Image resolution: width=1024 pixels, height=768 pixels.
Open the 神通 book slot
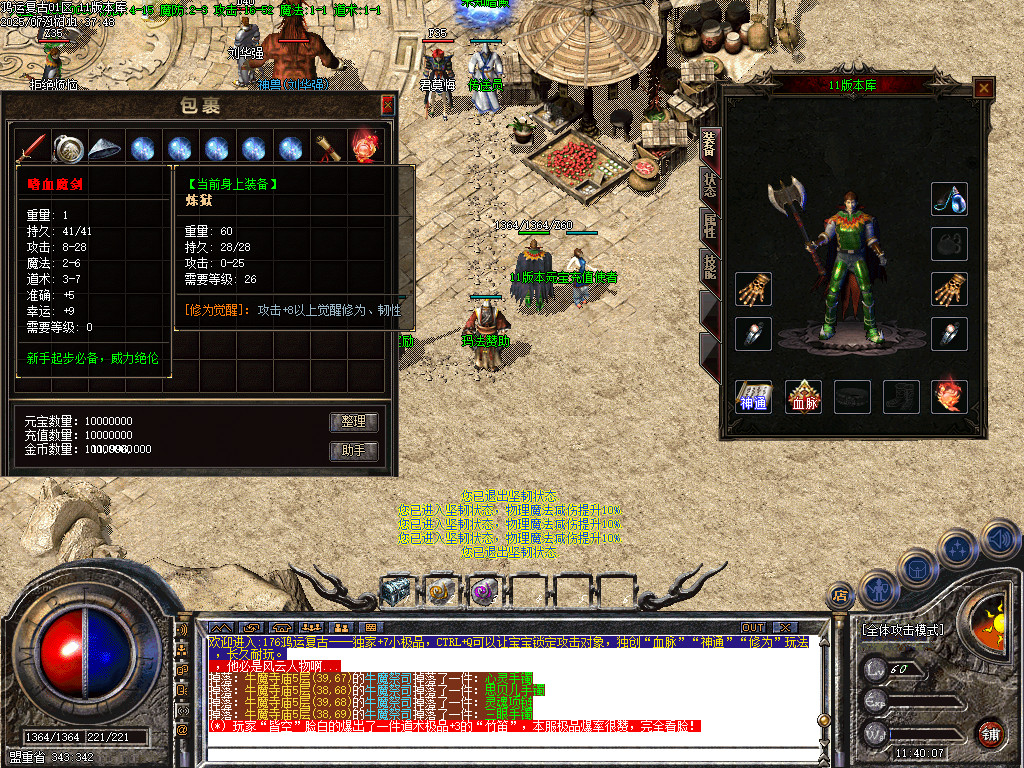(752, 397)
